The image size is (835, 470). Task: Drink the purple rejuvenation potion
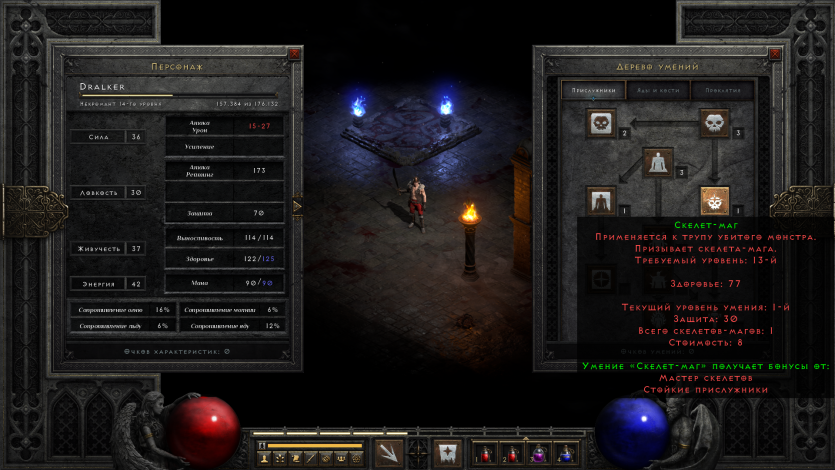(x=539, y=453)
